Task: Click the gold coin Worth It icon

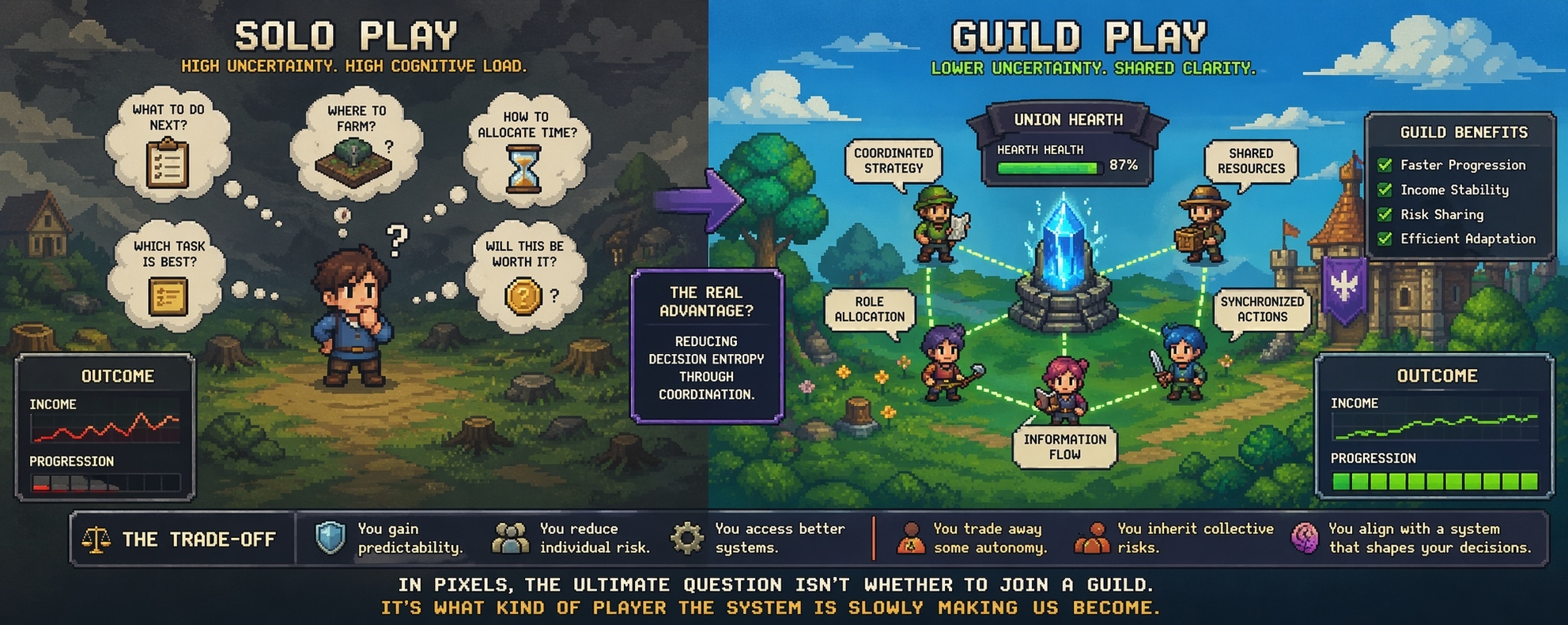Action: pos(523,296)
